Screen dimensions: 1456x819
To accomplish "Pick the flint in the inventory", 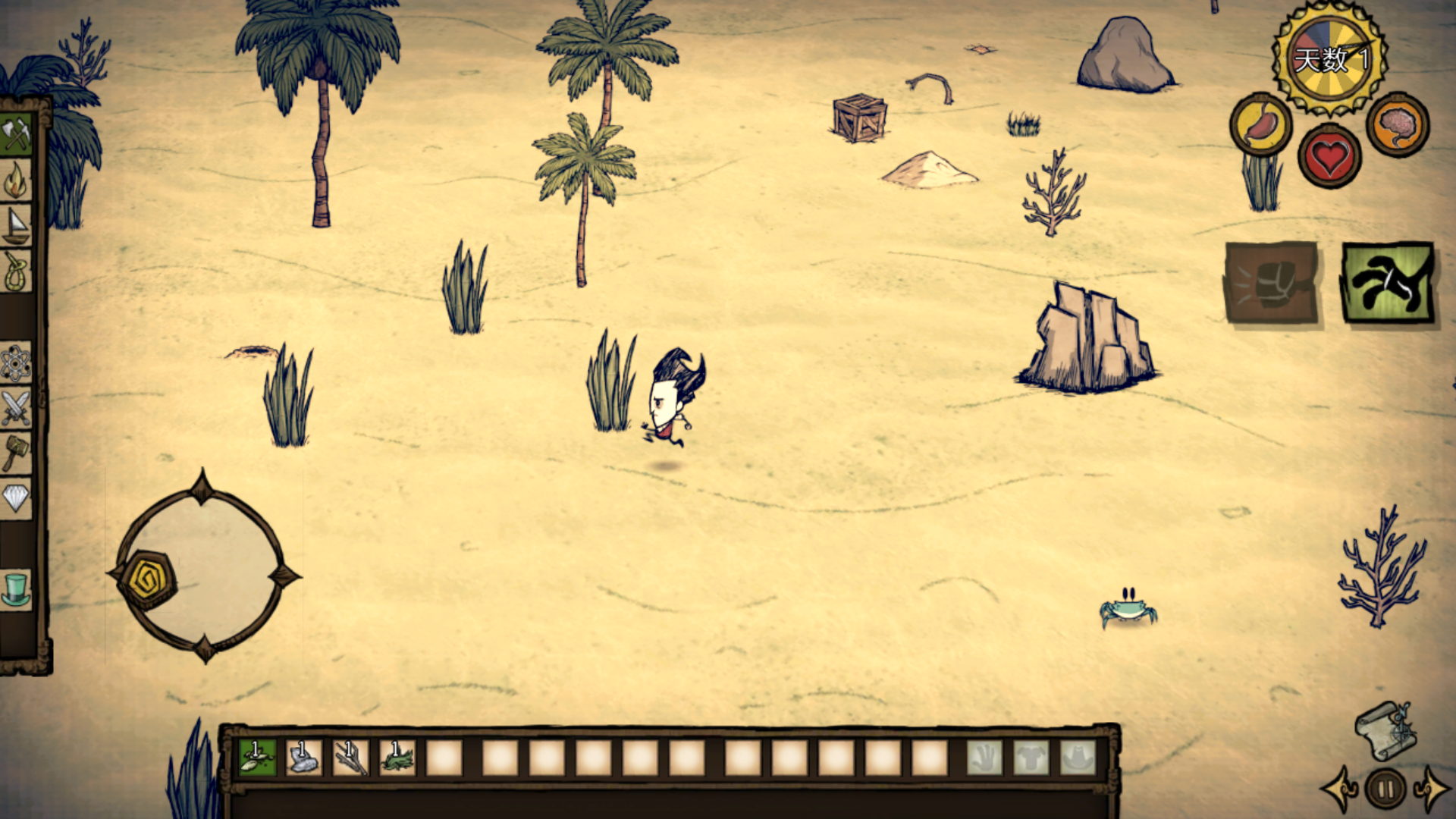I will (x=303, y=757).
